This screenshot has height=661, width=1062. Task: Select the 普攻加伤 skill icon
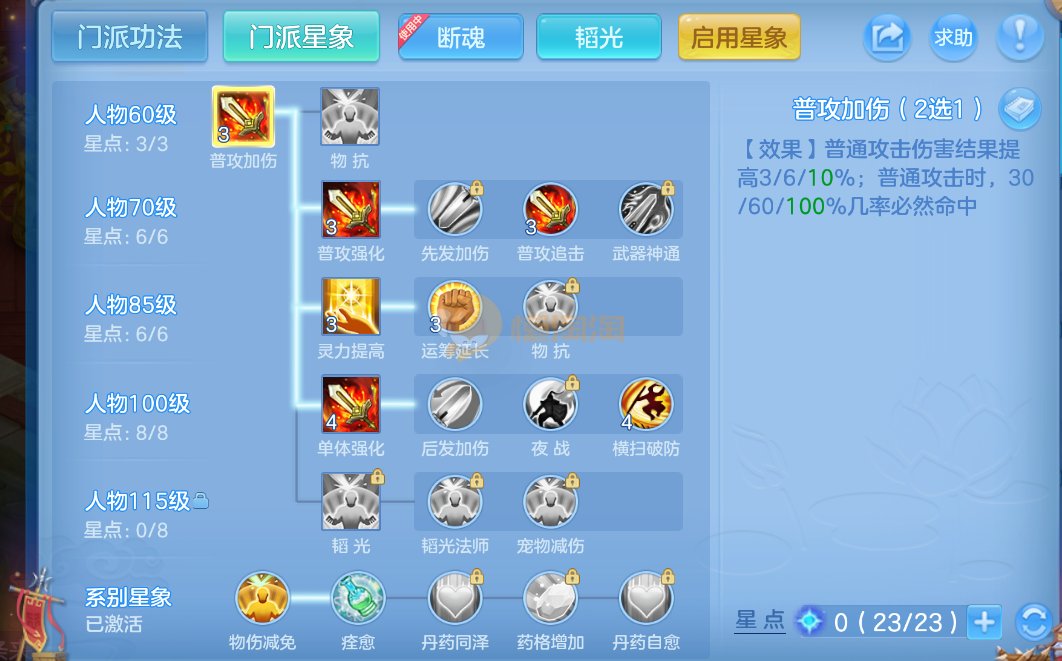[x=243, y=117]
